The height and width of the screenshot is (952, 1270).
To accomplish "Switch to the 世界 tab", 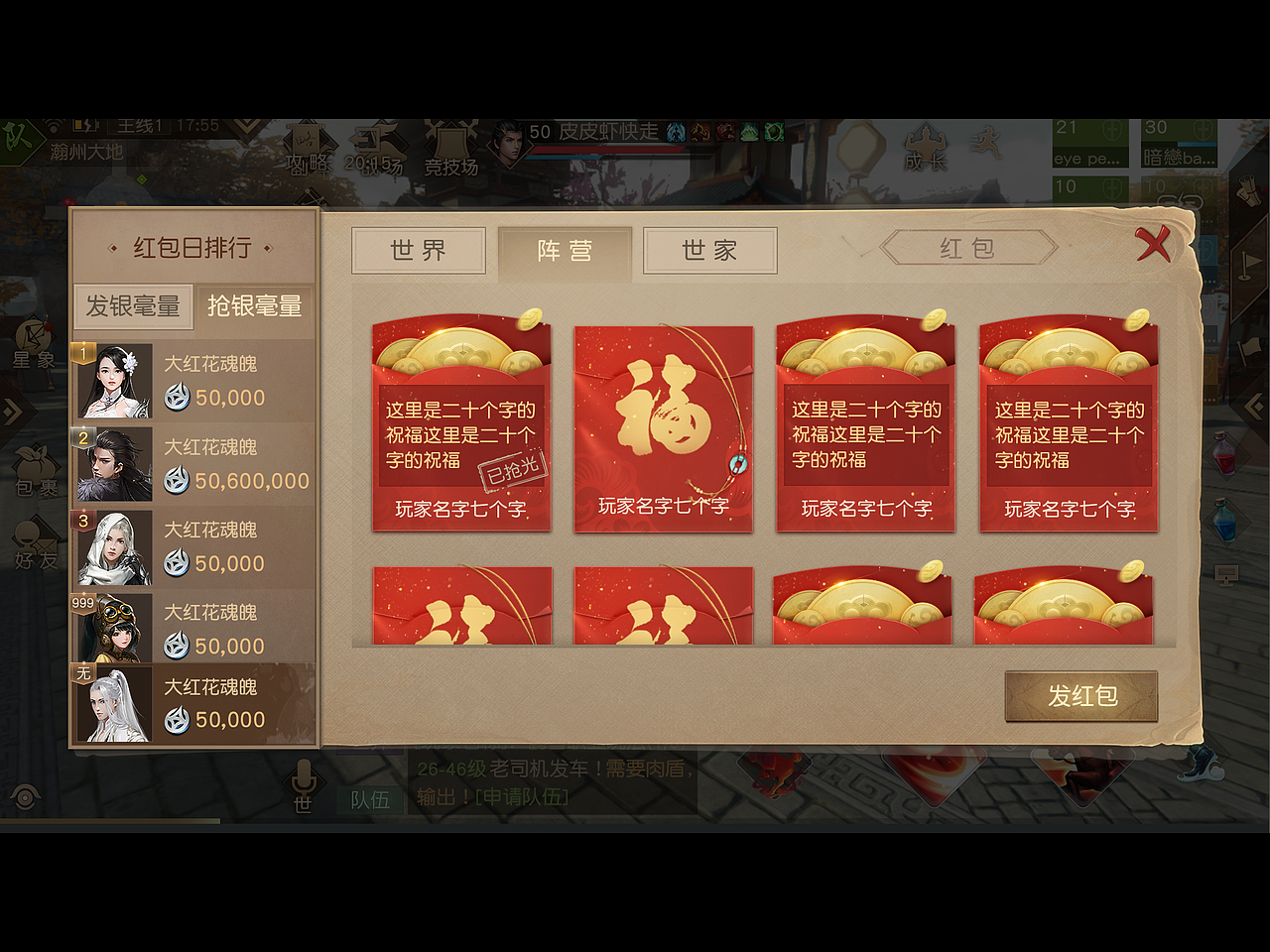I will [419, 252].
